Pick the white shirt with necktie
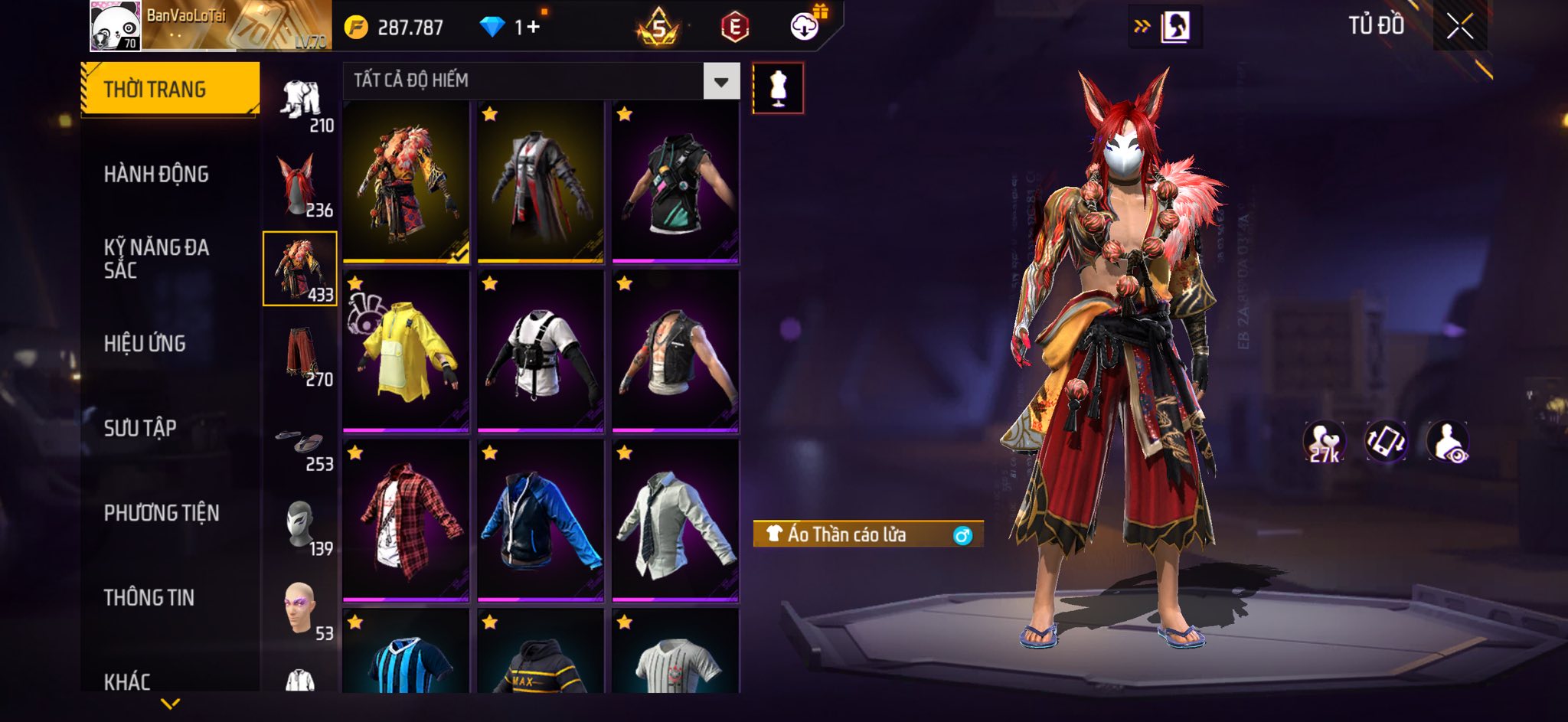1568x722 pixels. [x=675, y=520]
